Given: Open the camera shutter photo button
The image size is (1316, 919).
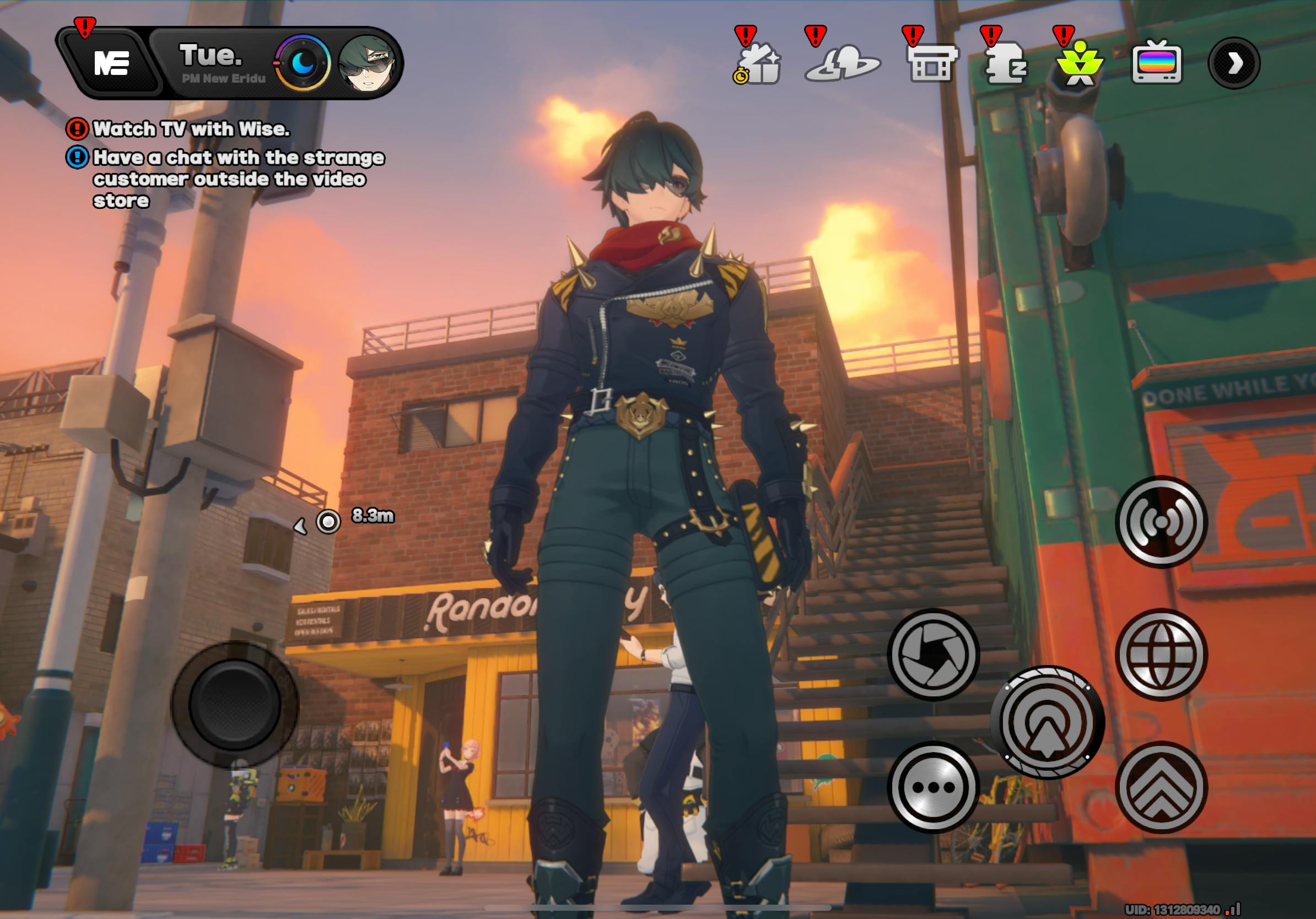Looking at the screenshot, I should [933, 655].
